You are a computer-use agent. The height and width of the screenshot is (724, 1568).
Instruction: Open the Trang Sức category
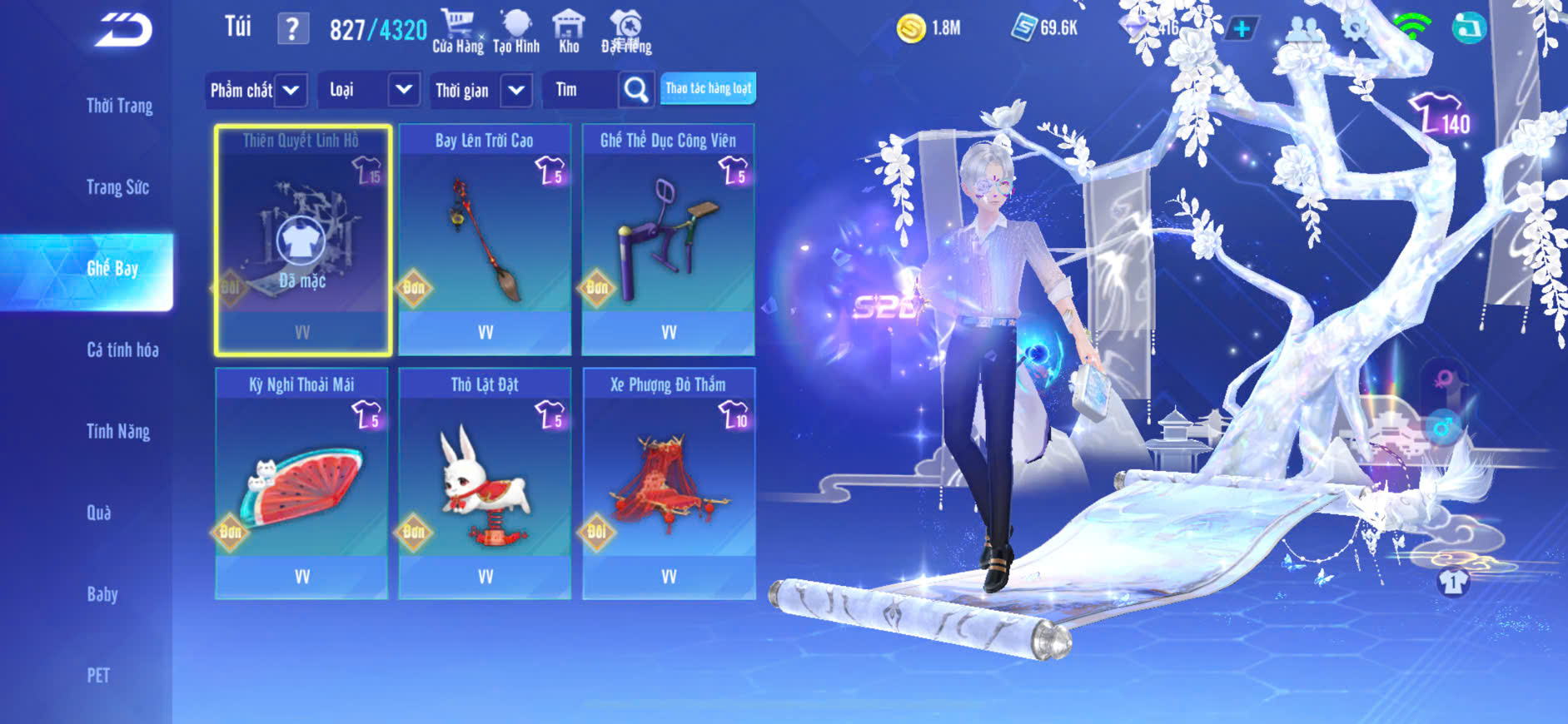[x=117, y=187]
